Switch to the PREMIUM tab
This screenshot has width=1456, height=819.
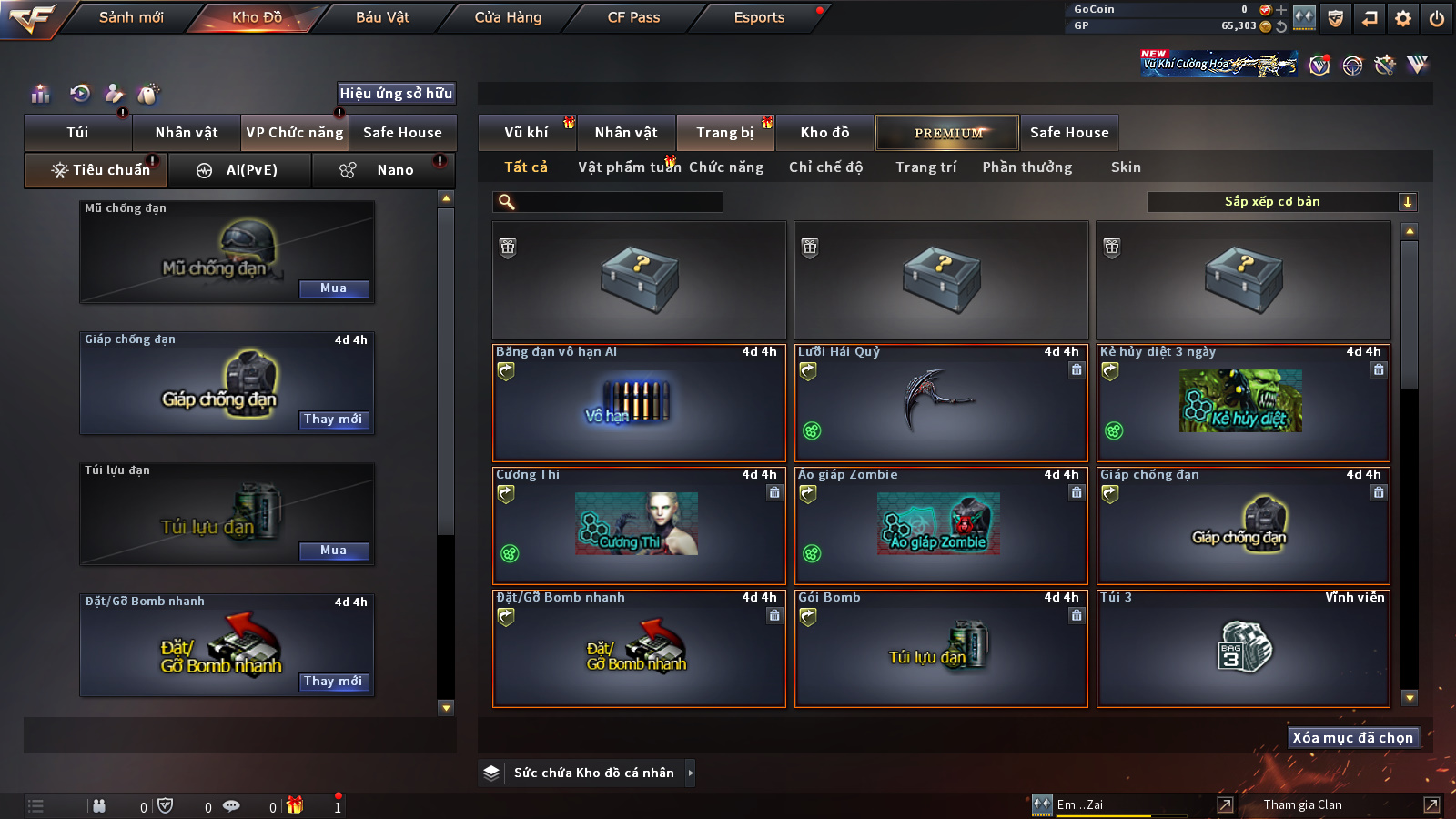(x=947, y=133)
